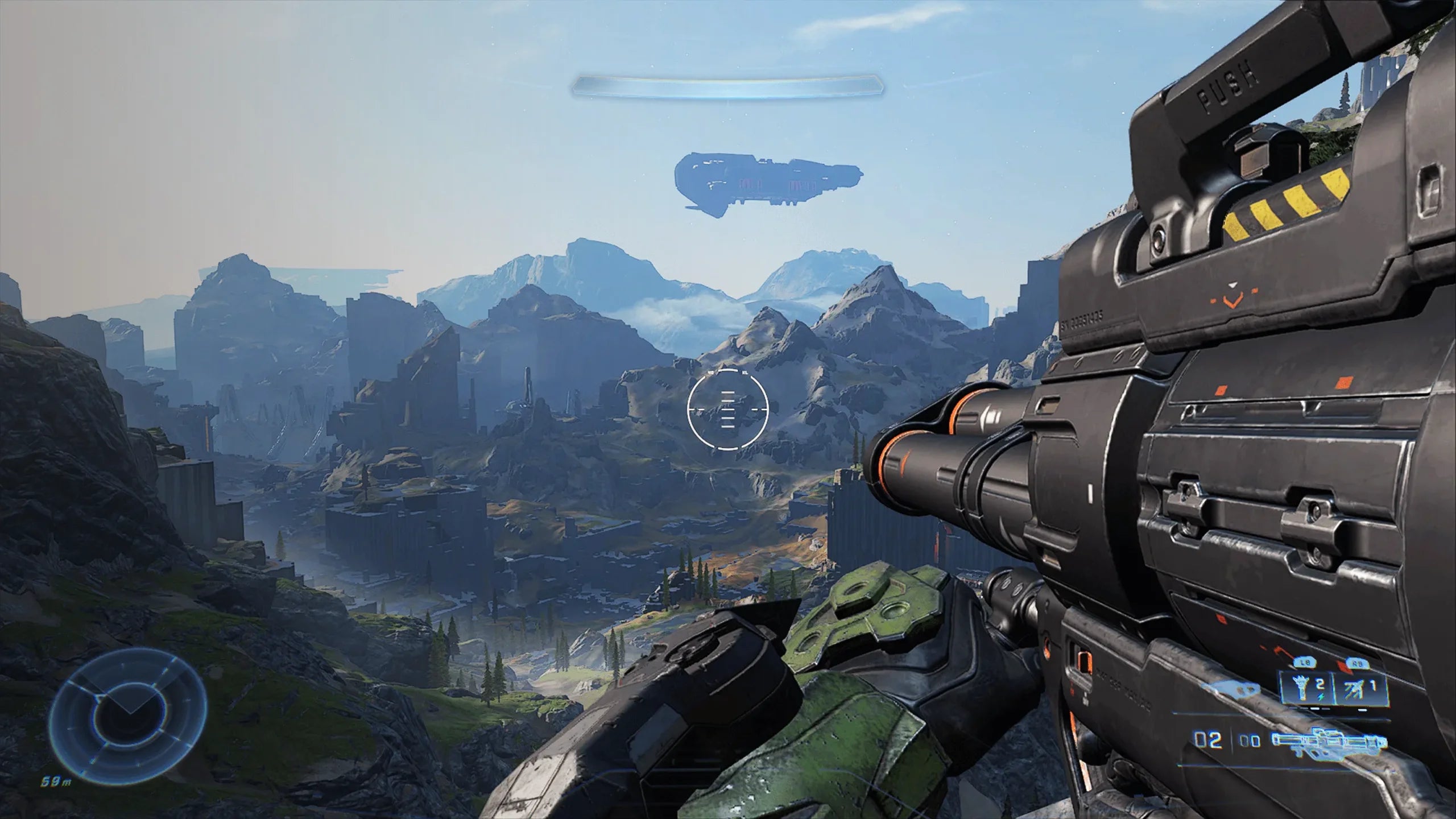Image resolution: width=1456 pixels, height=819 pixels.
Task: Select the equipped launcher weapon icon
Action: (x=1329, y=742)
